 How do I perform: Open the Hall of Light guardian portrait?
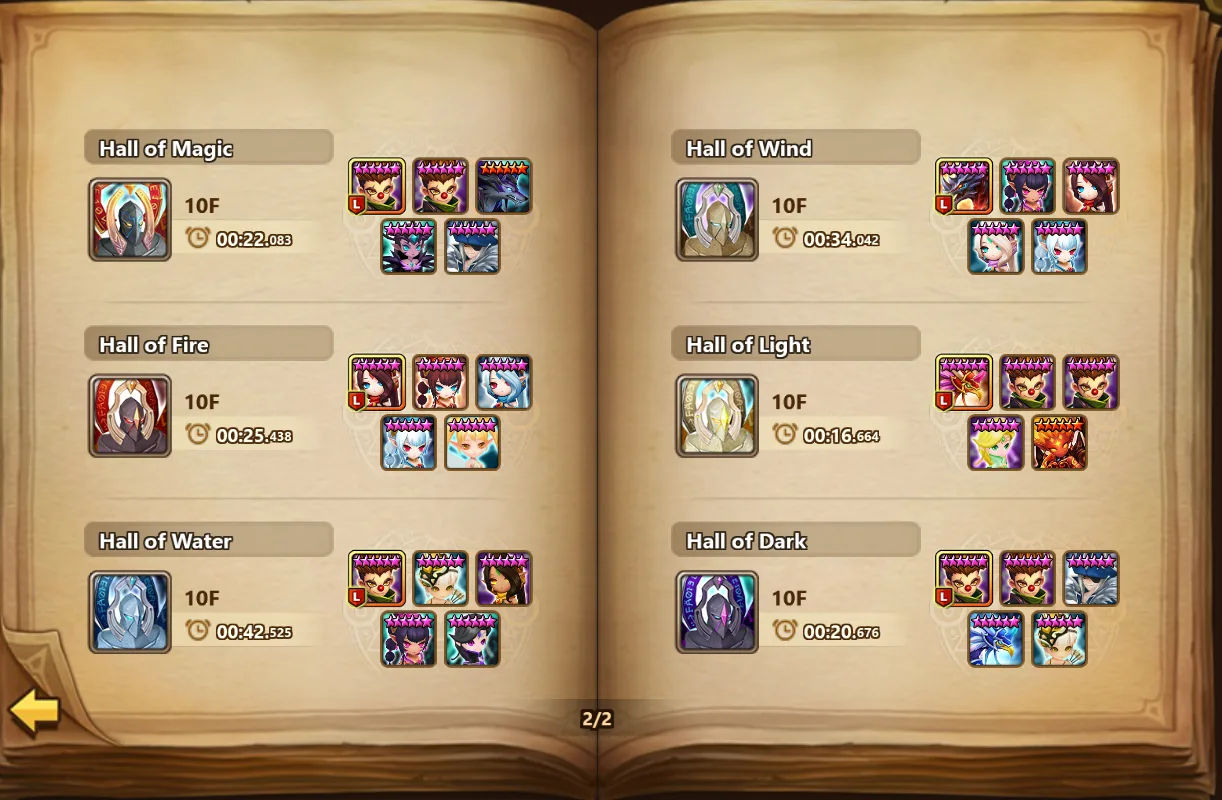717,416
